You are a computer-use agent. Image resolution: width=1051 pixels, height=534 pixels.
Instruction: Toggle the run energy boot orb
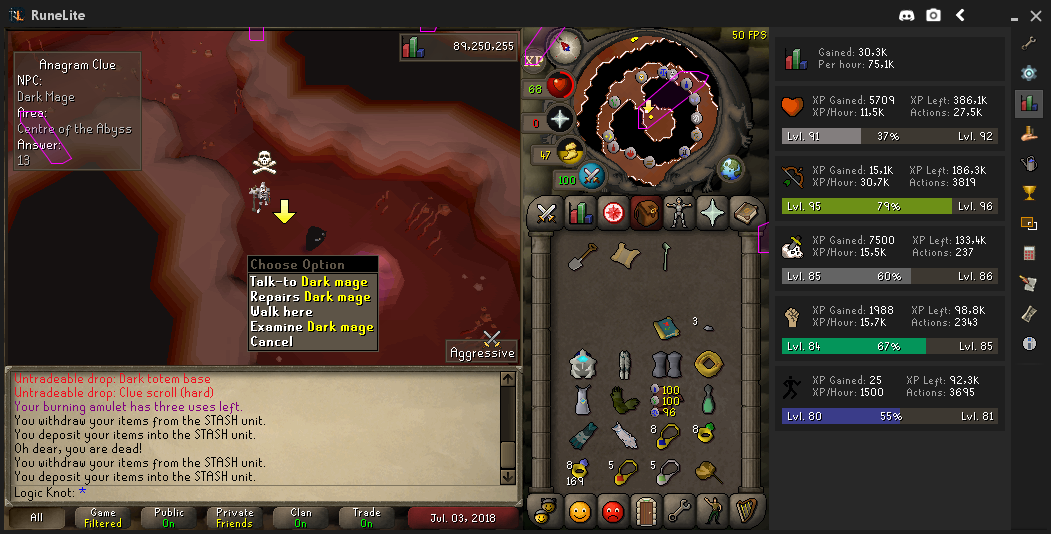click(x=571, y=152)
